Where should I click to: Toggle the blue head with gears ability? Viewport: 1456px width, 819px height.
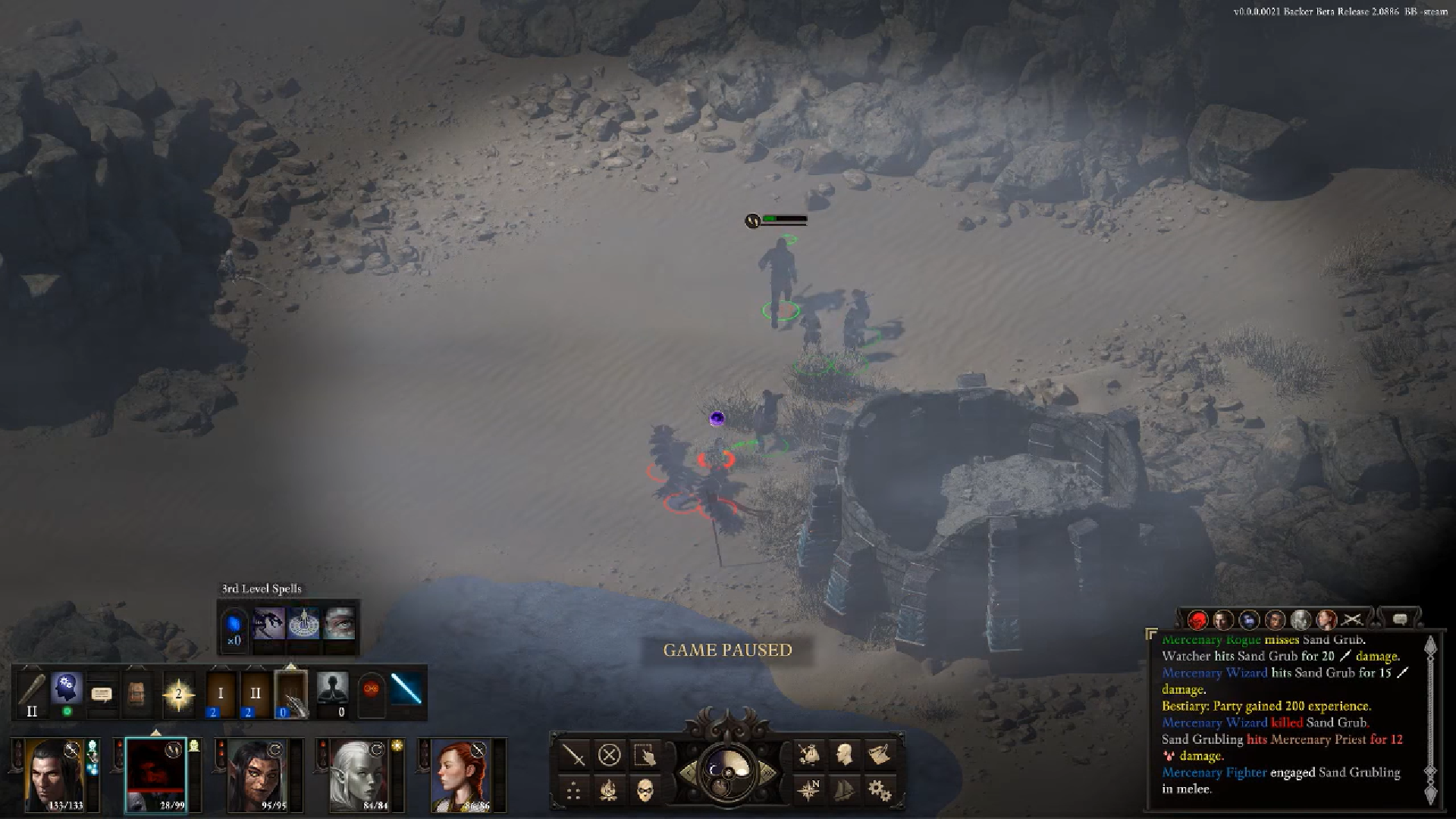67,689
